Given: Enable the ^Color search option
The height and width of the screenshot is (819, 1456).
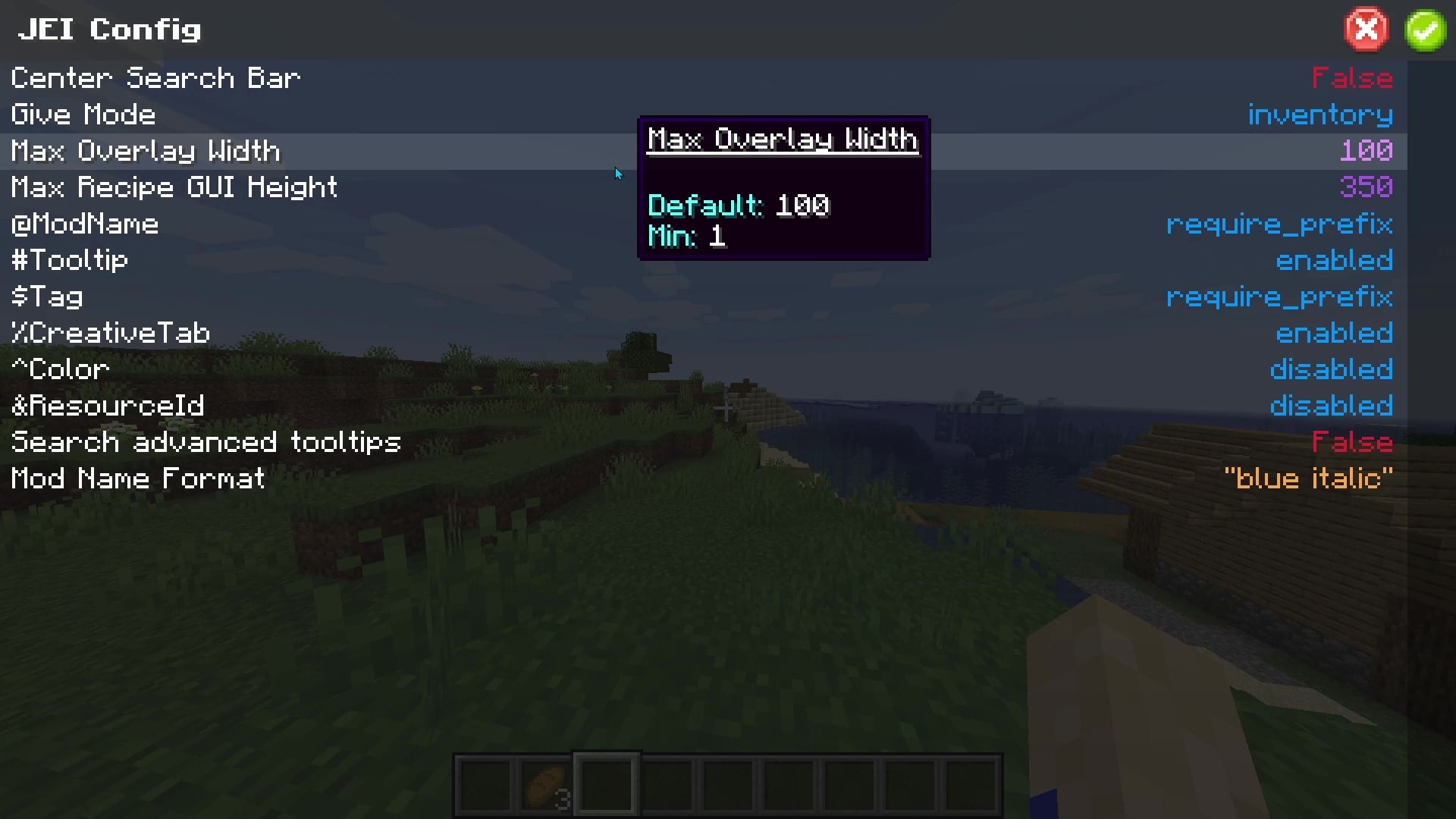Looking at the screenshot, I should [x=1332, y=369].
